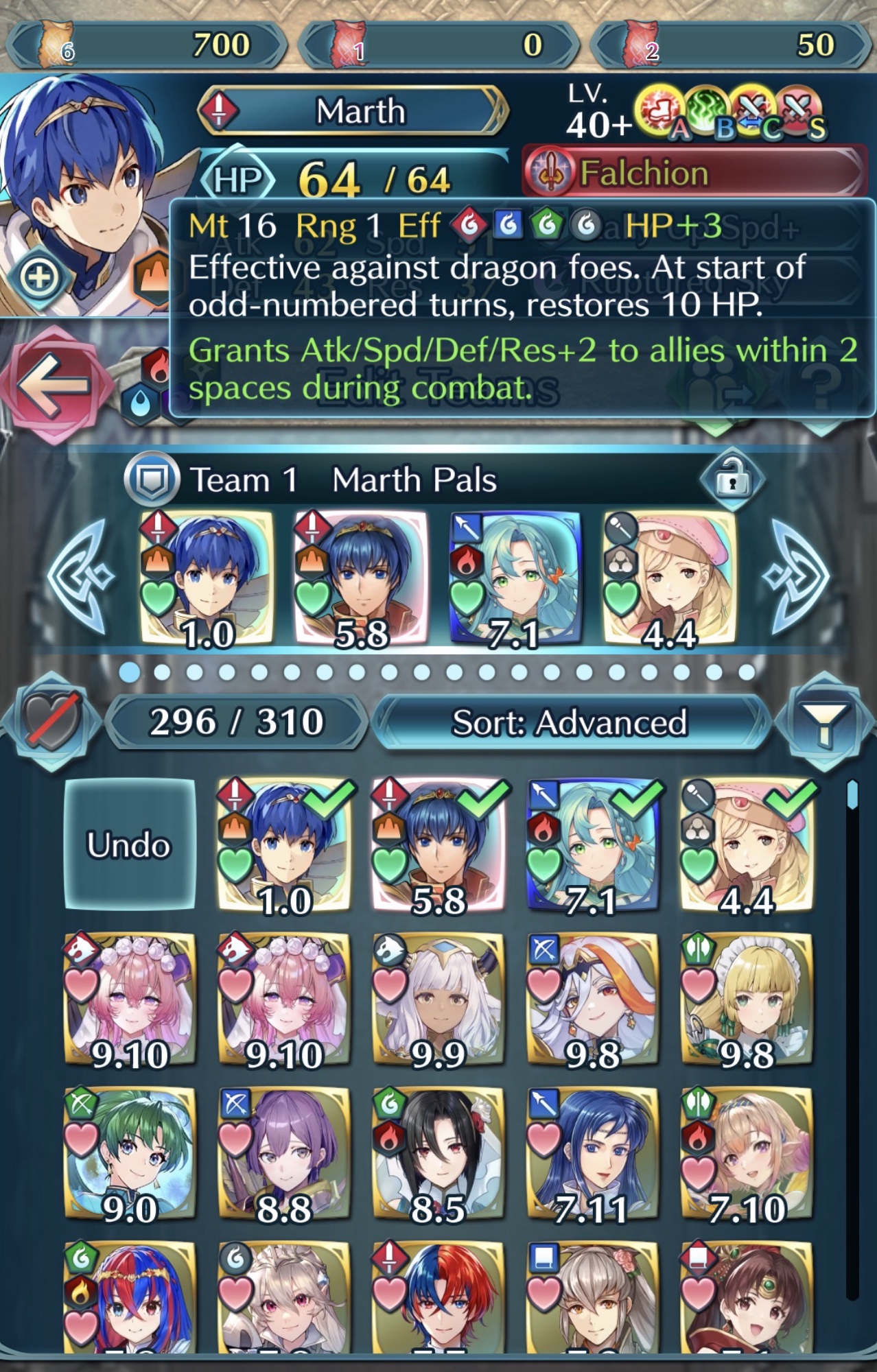Choose the blonde maid hero rated 9.8

pos(747,1000)
